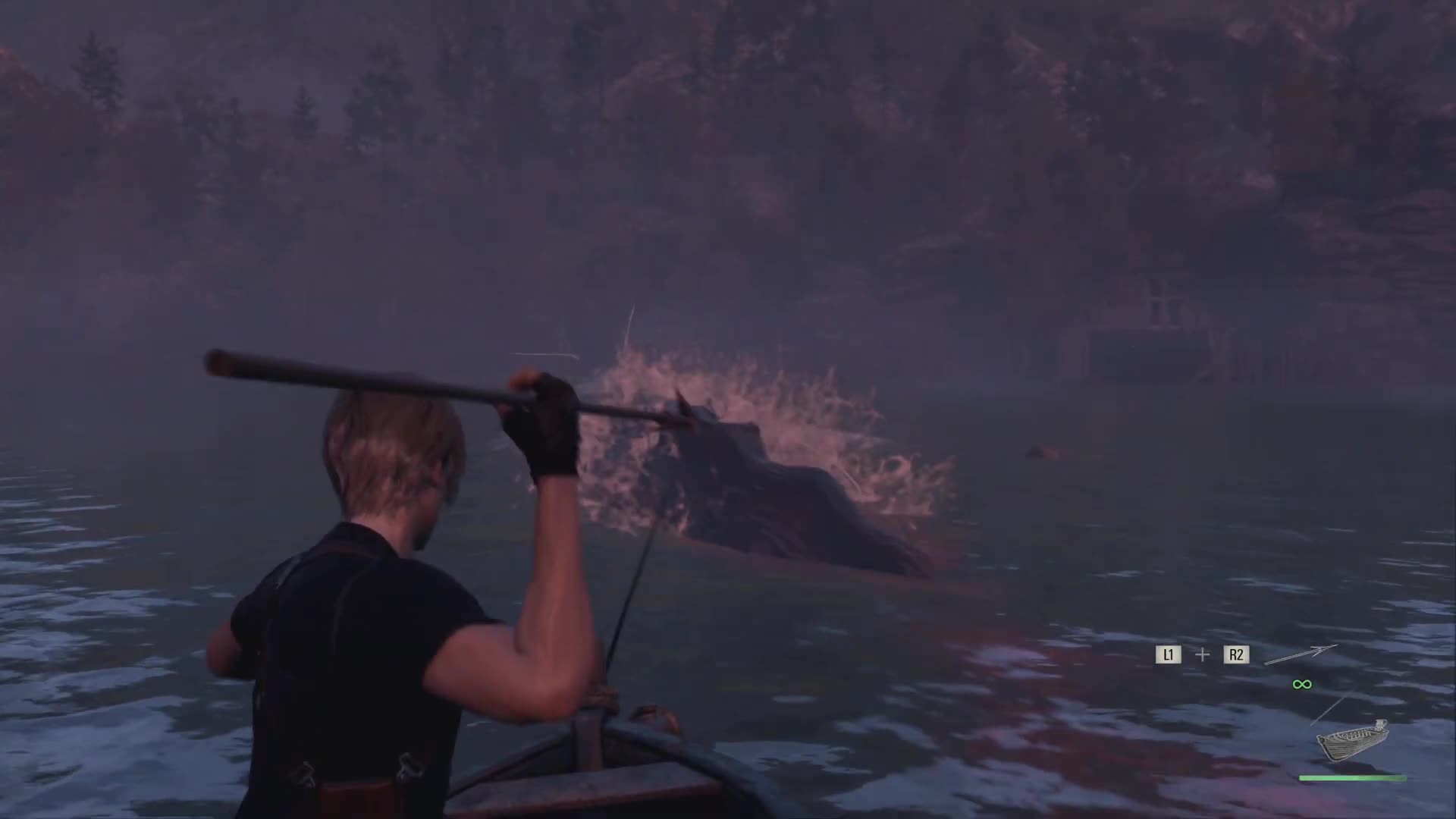Screen dimensions: 1456x819
Task: Click the harpoon shaft in the HUD
Action: pos(1289,658)
